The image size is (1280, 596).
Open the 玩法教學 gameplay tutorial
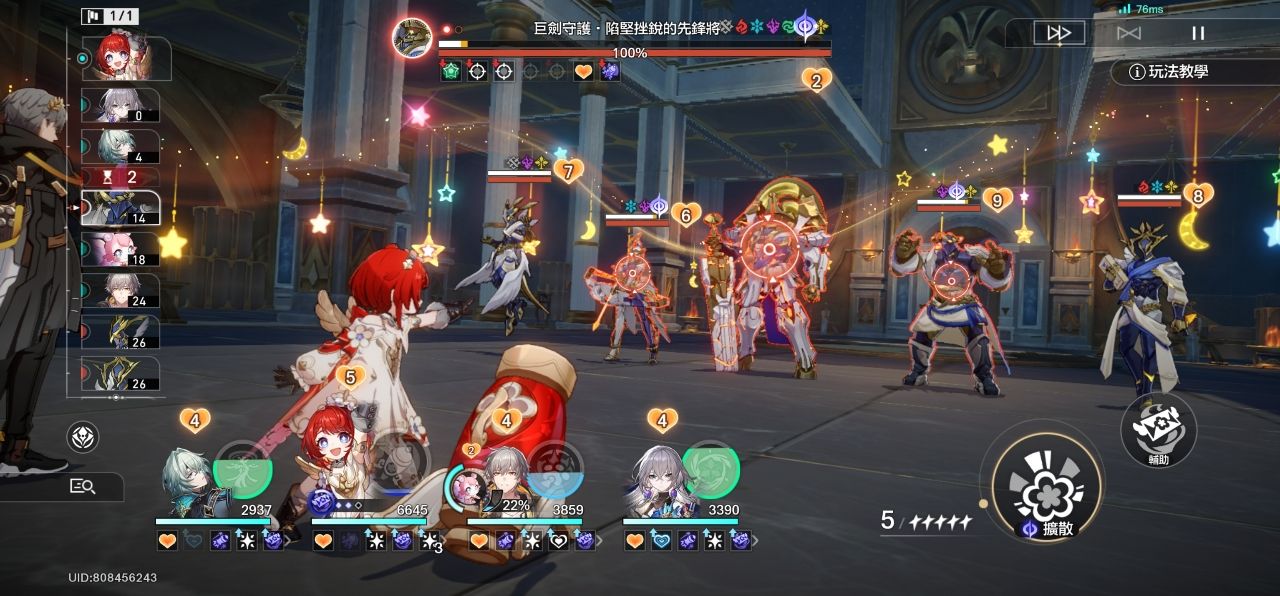pyautogui.click(x=1170, y=72)
